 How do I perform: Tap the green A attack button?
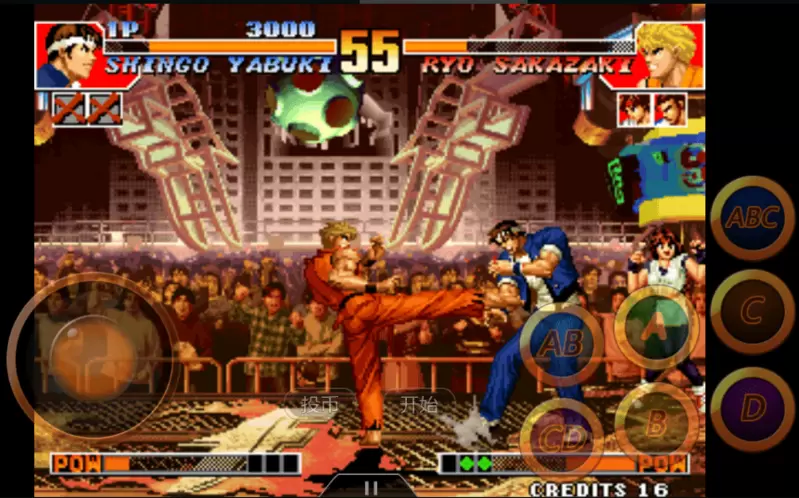pyautogui.click(x=655, y=326)
